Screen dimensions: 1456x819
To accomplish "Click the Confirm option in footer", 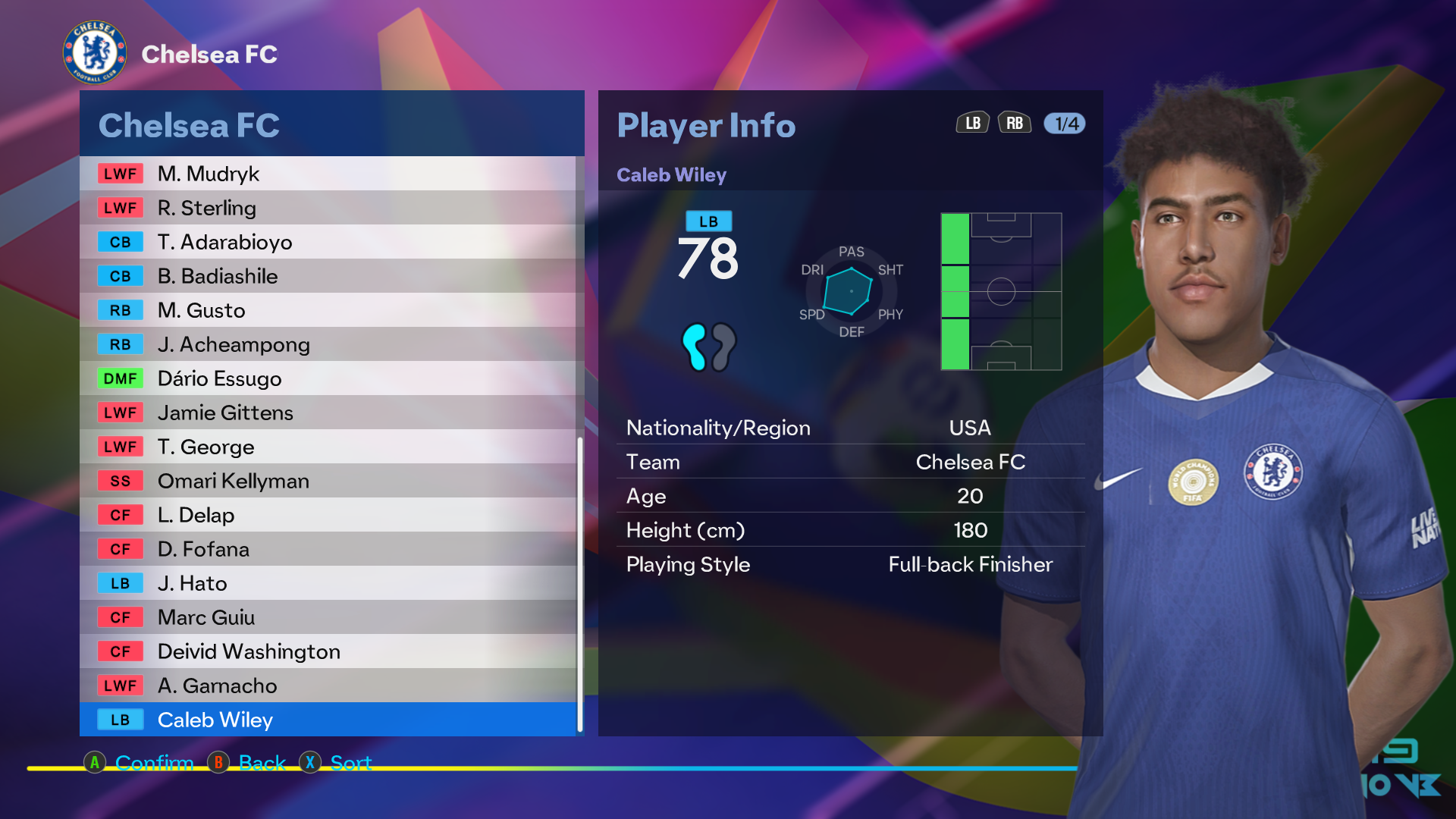I will (153, 762).
